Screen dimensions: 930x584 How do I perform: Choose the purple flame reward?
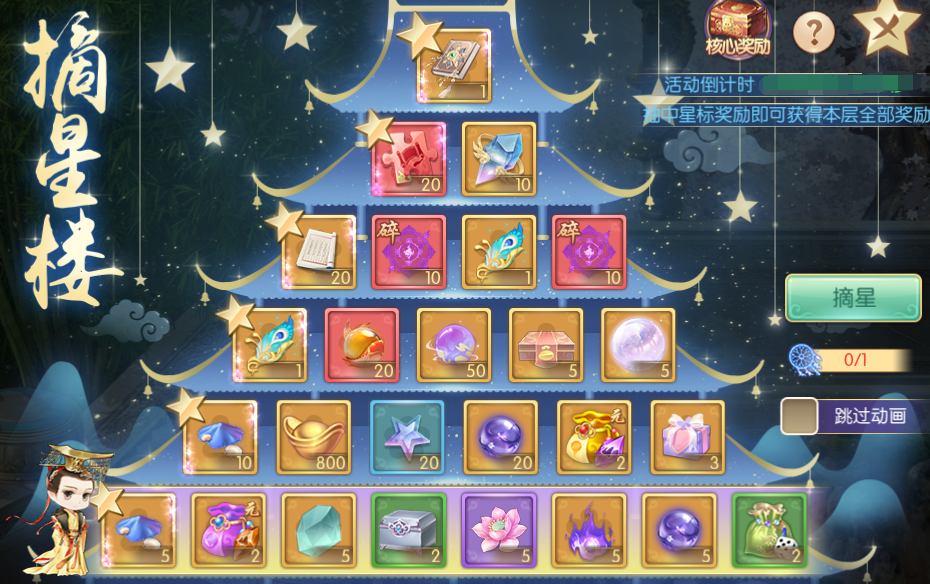coord(588,530)
